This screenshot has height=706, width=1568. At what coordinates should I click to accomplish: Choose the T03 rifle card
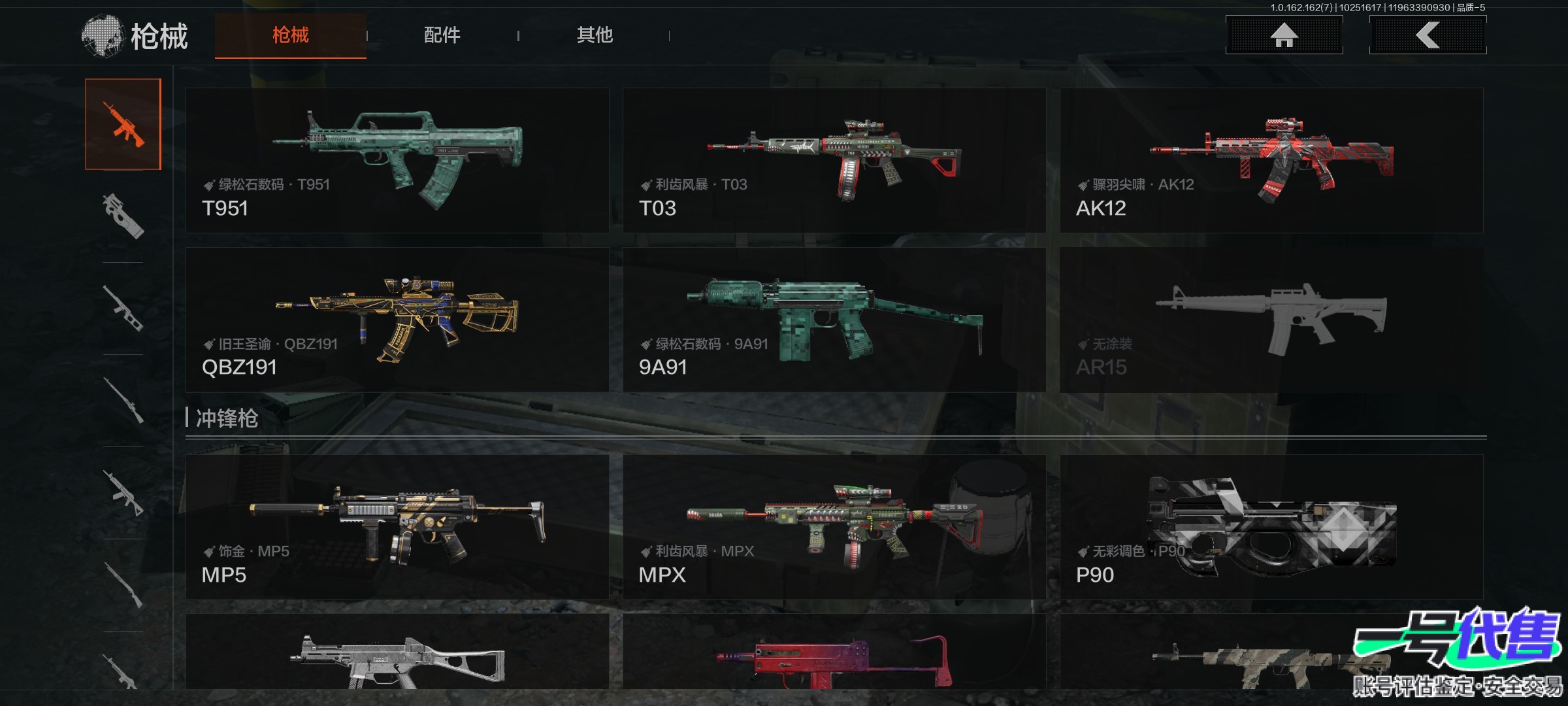(x=834, y=160)
